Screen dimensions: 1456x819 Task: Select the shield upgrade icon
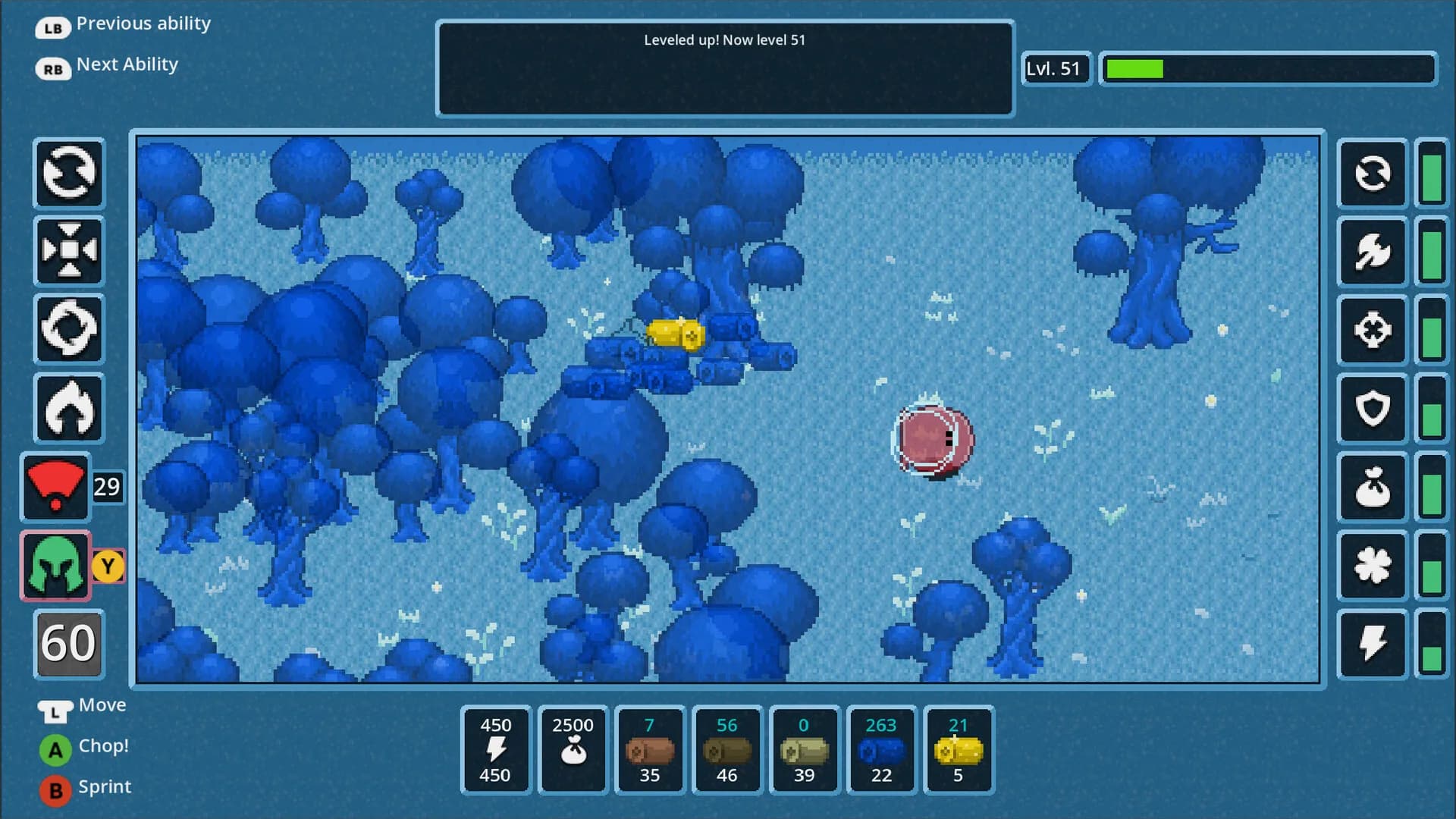pos(1373,409)
